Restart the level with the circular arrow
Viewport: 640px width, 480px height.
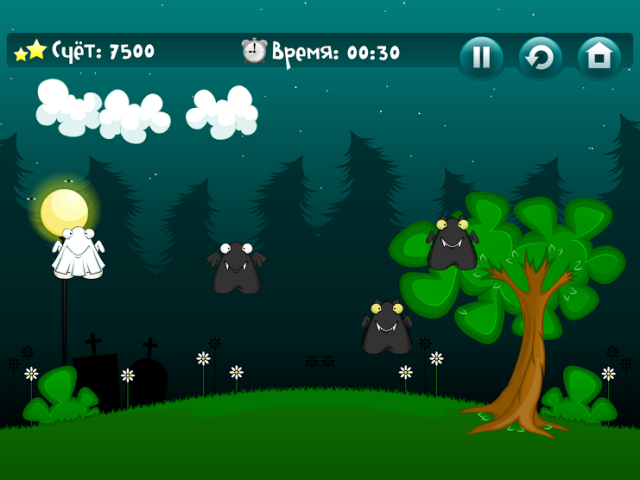[540, 57]
